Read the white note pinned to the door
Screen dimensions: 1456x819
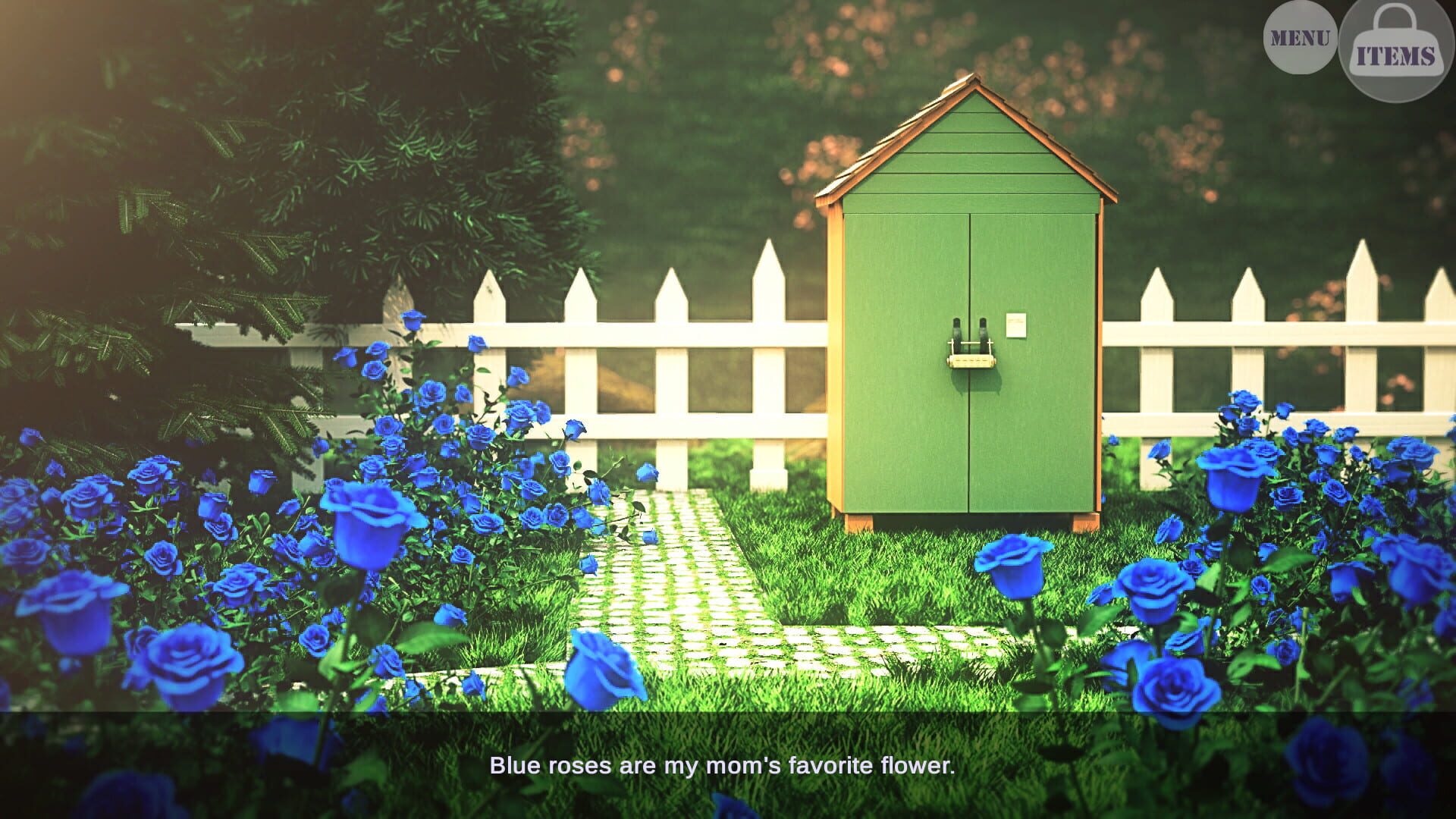pyautogui.click(x=1016, y=325)
